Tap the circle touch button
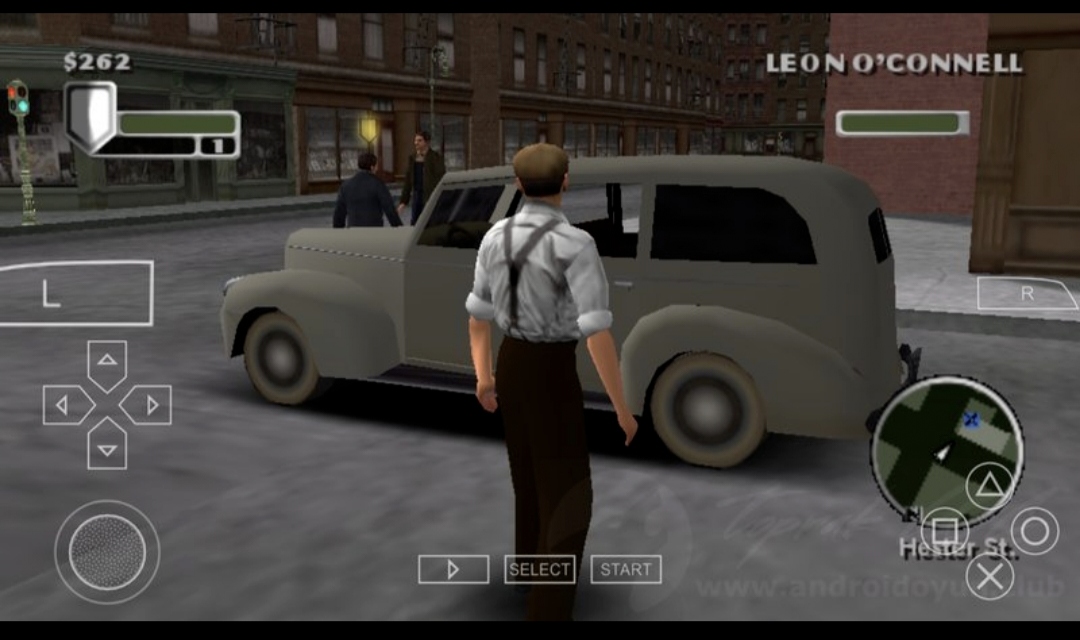 (1034, 530)
